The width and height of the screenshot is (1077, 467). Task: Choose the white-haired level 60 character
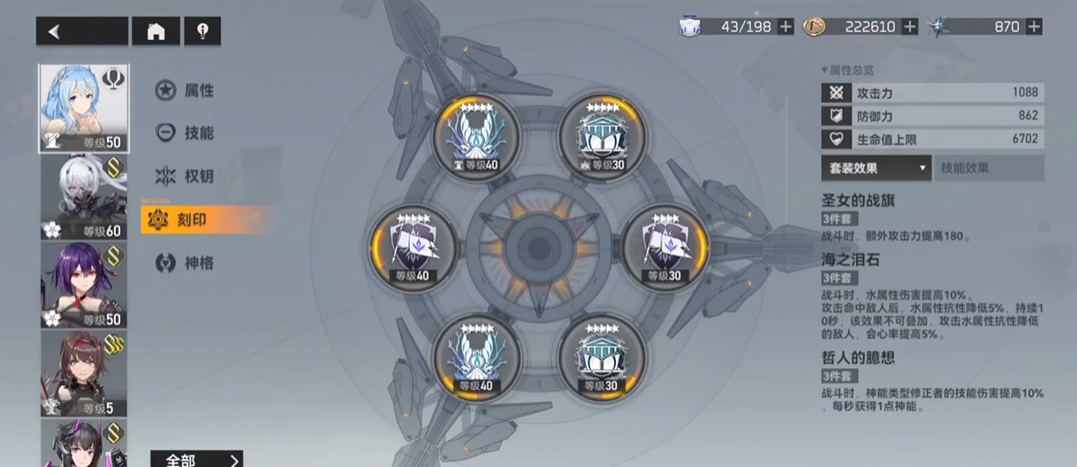[83, 198]
